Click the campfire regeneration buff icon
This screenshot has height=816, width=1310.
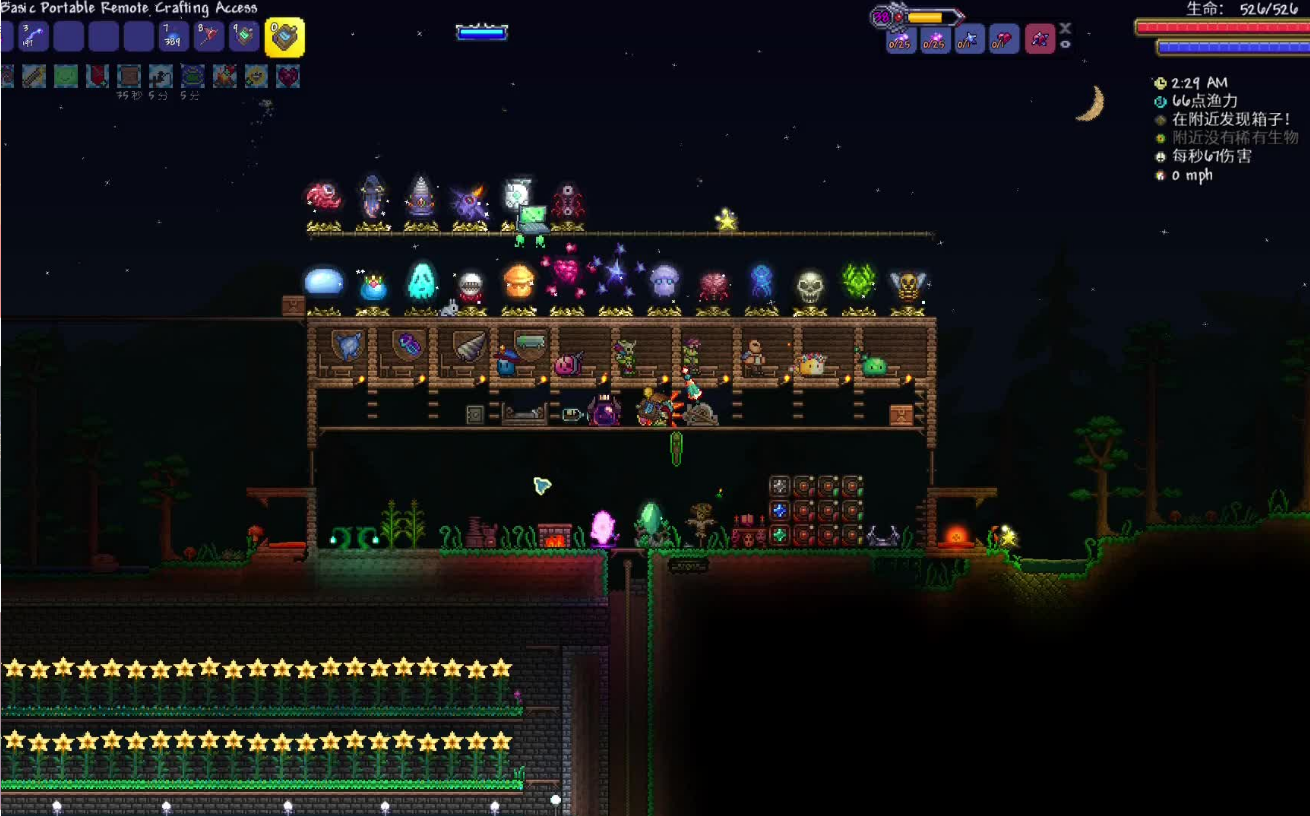click(x=224, y=76)
